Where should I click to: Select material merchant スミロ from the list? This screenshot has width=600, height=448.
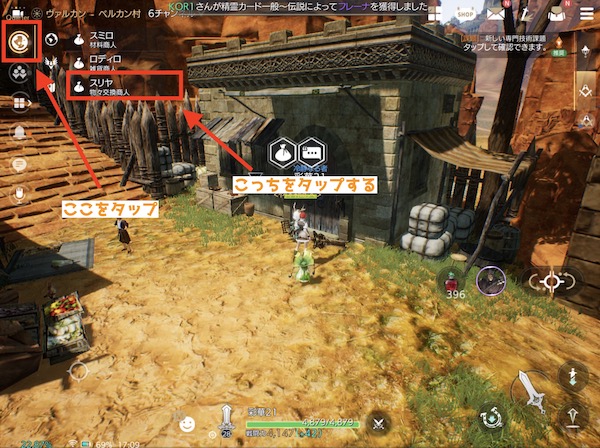pos(101,39)
